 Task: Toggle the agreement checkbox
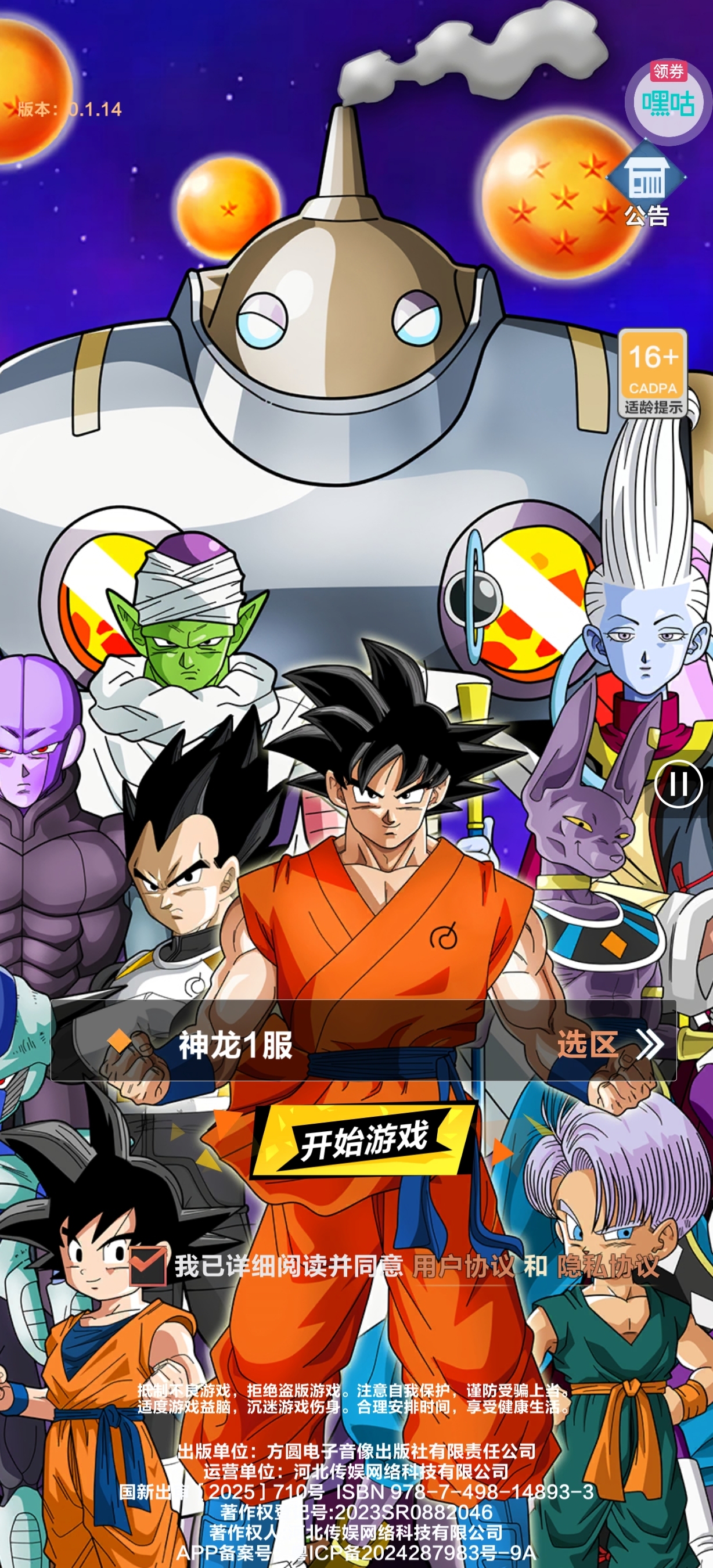coord(147,1265)
